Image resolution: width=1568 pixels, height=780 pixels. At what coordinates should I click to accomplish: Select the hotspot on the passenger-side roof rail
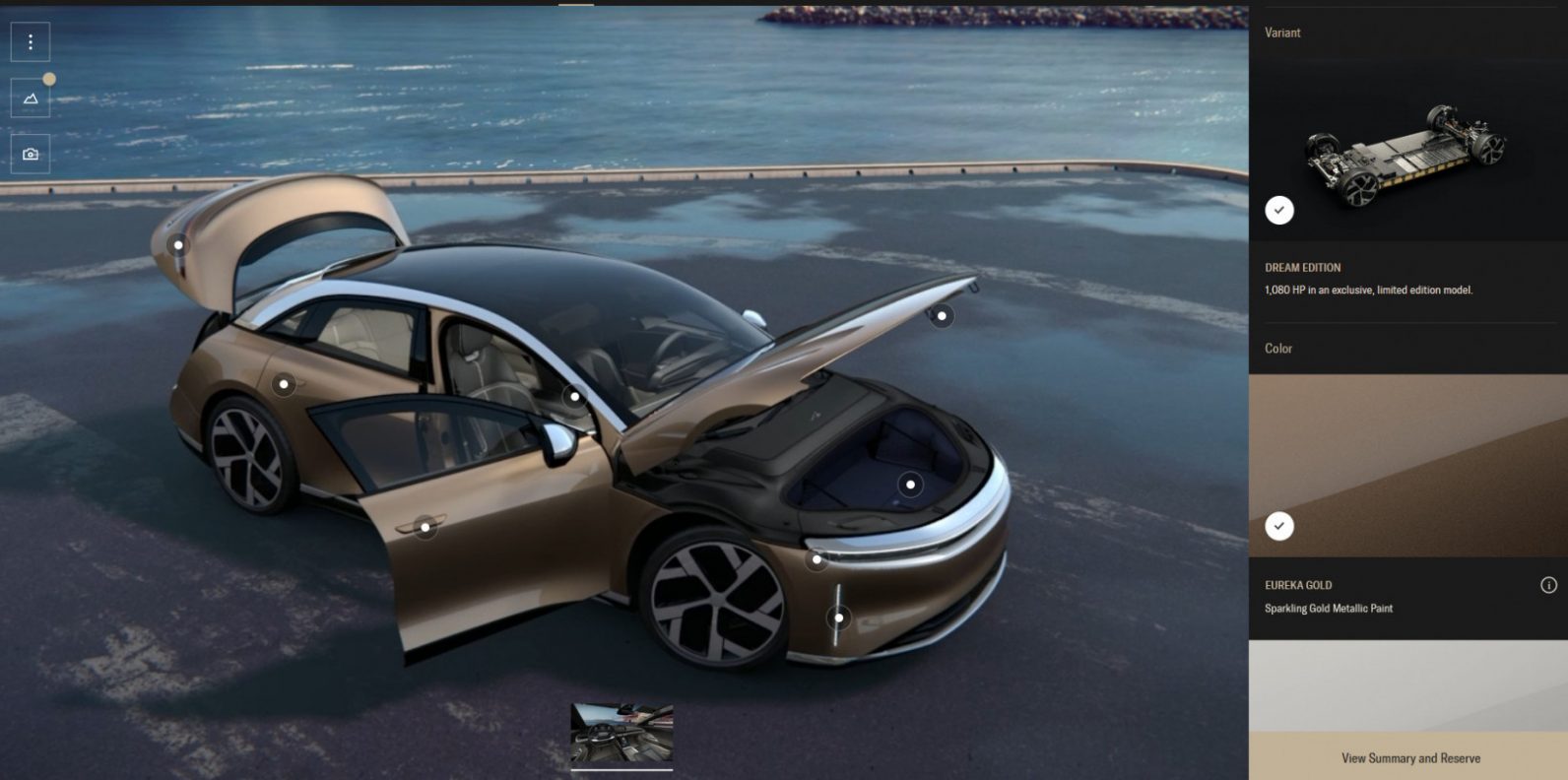pos(941,315)
